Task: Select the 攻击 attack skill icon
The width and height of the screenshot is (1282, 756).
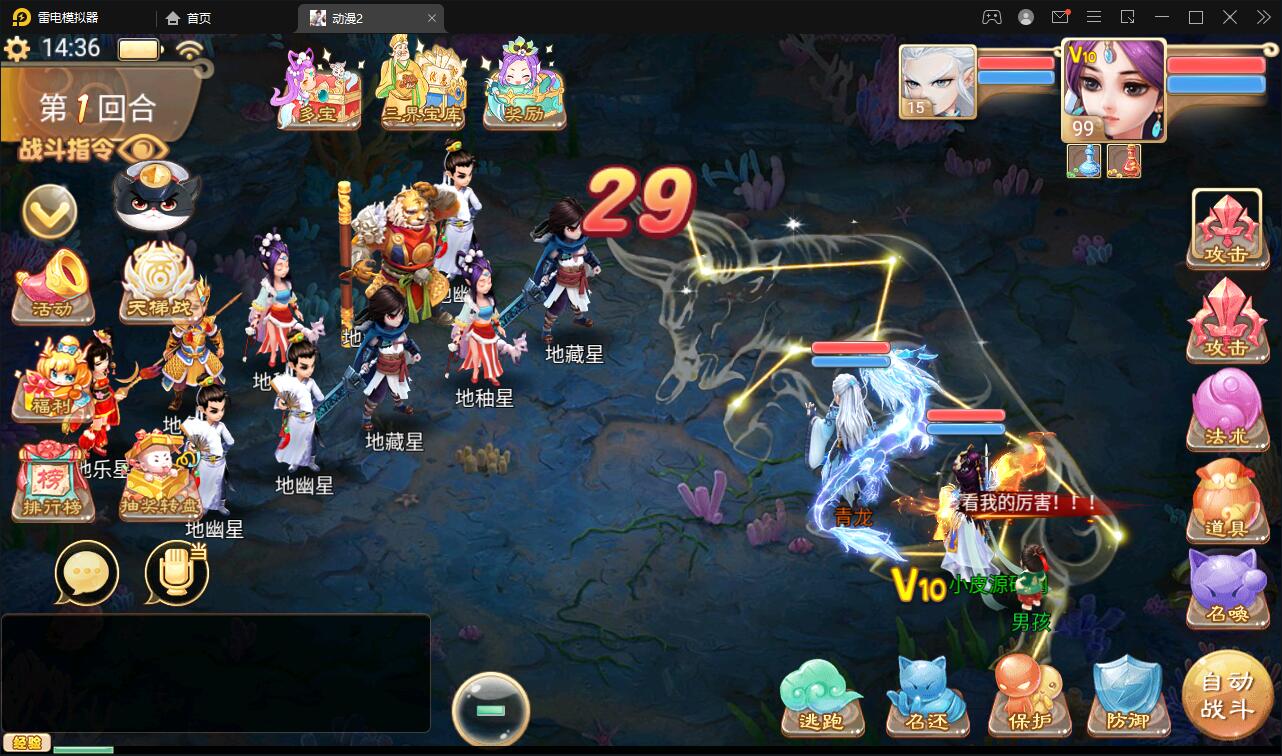Action: [1227, 228]
